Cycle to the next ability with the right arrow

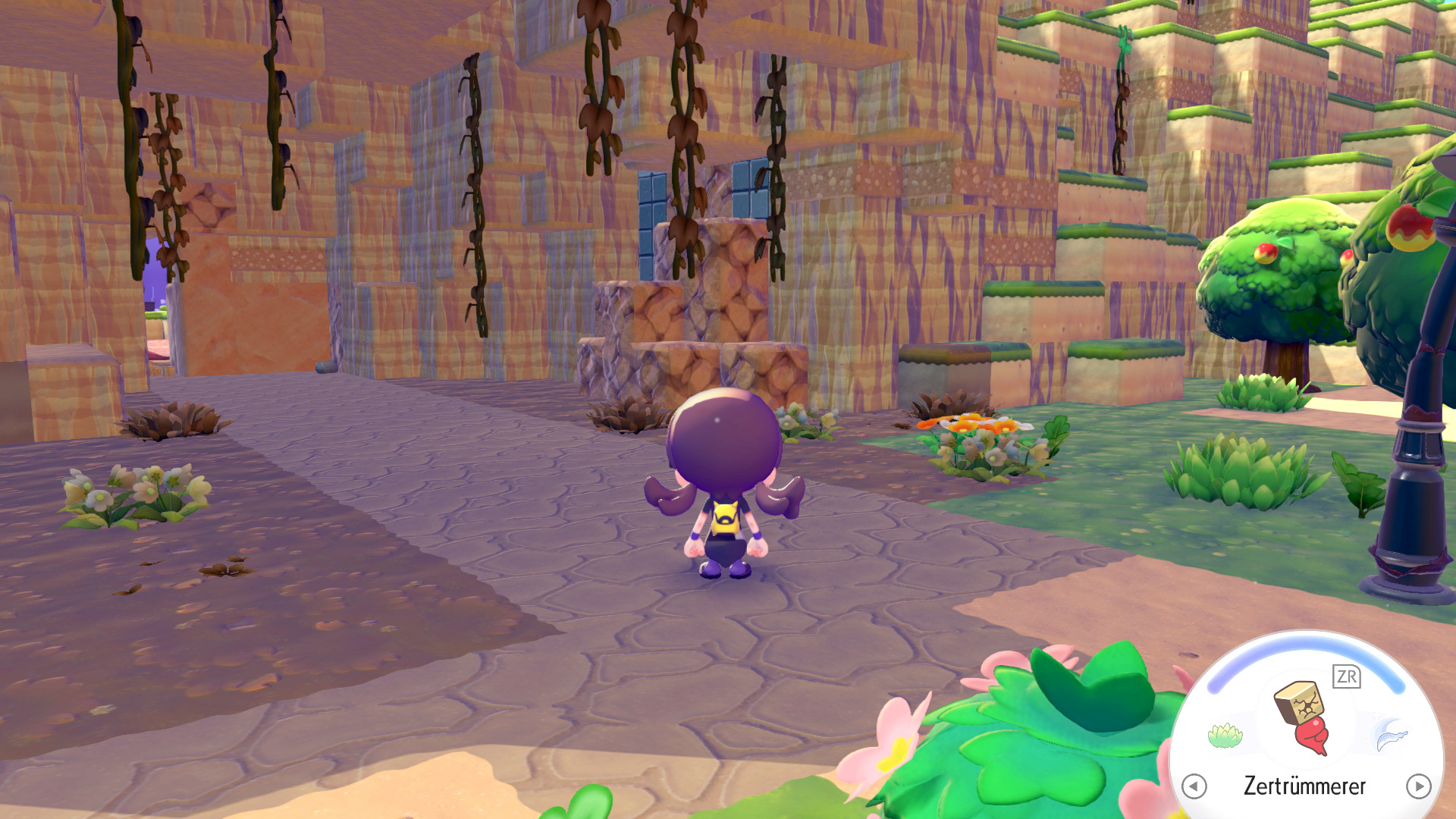click(x=1419, y=786)
